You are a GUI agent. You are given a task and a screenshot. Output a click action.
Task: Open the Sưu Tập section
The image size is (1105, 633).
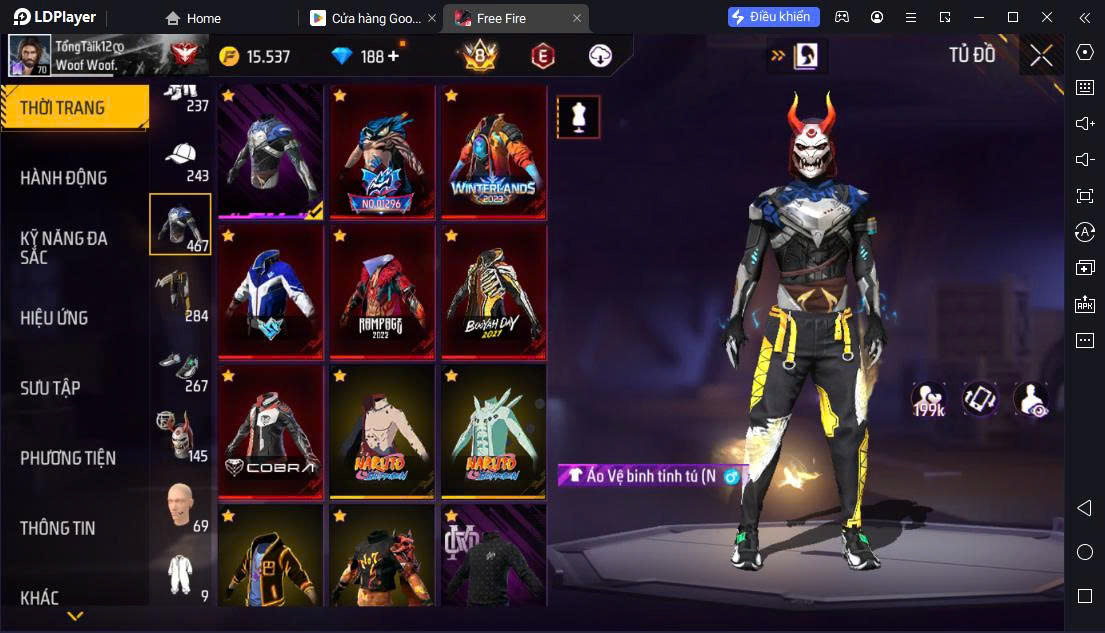tap(51, 388)
